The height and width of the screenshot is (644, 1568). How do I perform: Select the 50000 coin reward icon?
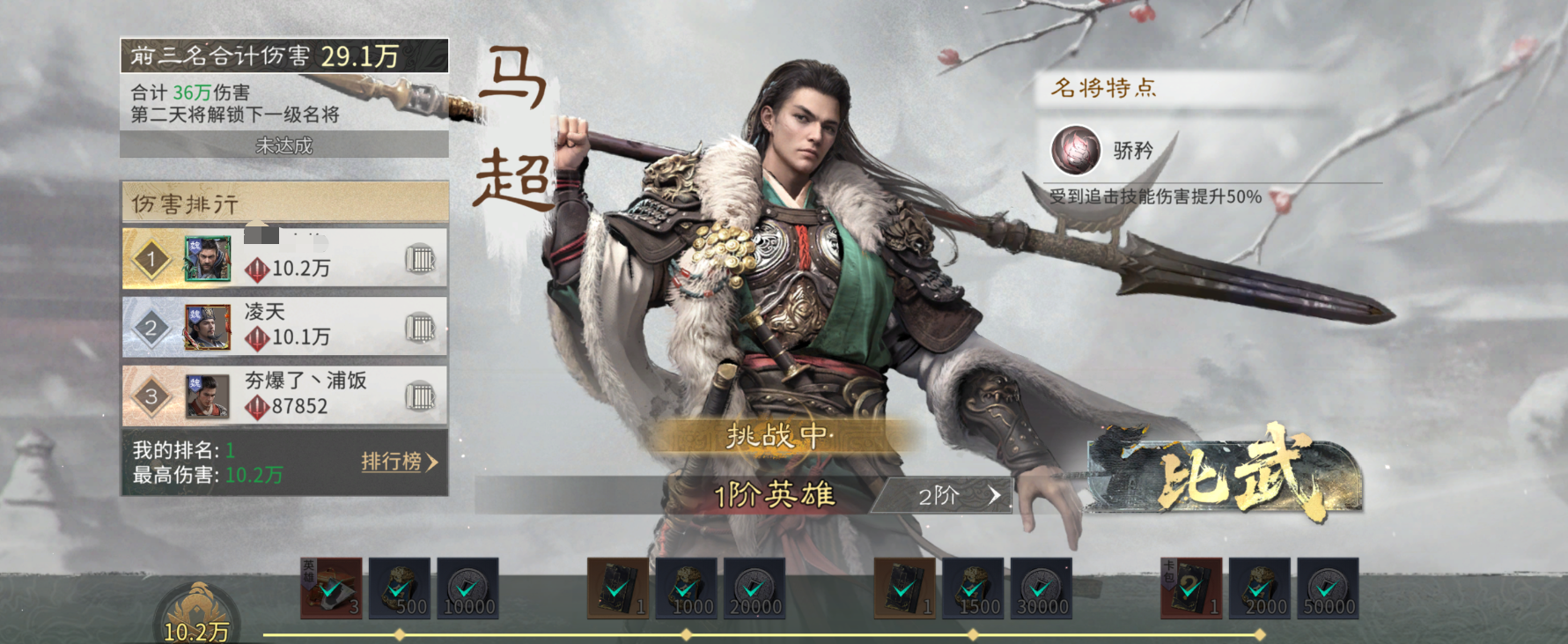(1326, 588)
